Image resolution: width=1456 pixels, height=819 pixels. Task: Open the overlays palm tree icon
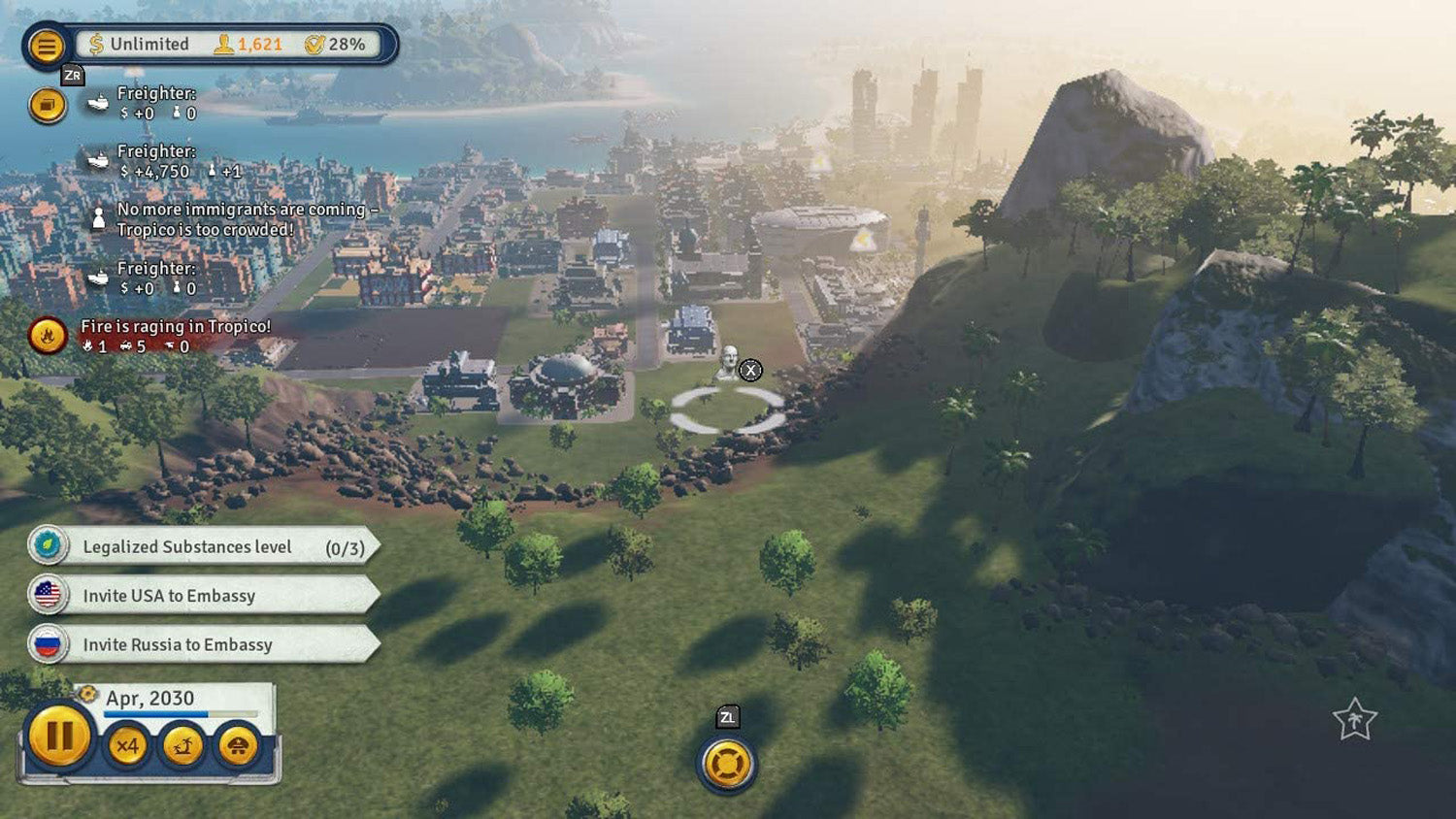(183, 746)
